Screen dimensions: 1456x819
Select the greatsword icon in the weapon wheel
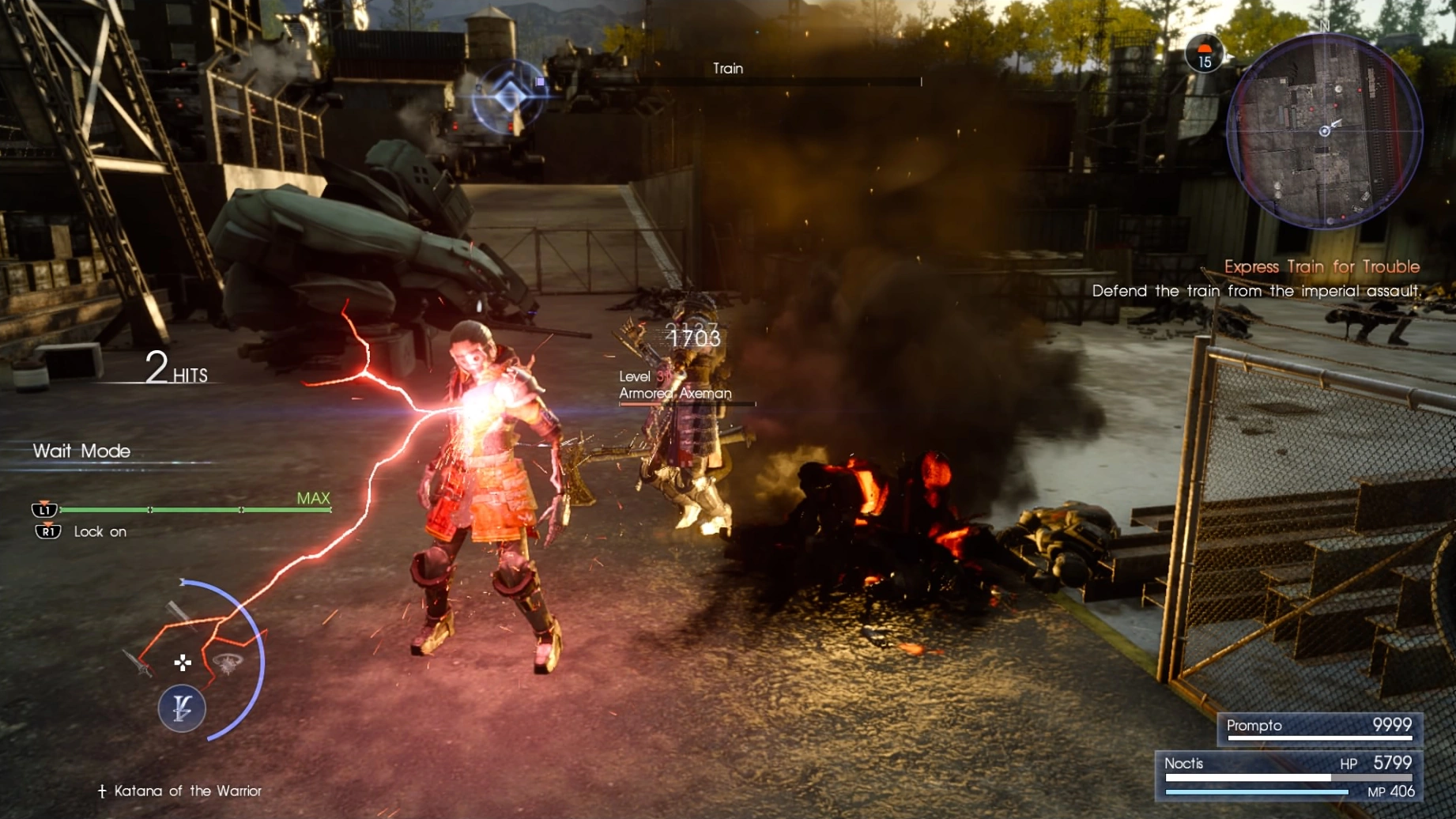coord(181,617)
